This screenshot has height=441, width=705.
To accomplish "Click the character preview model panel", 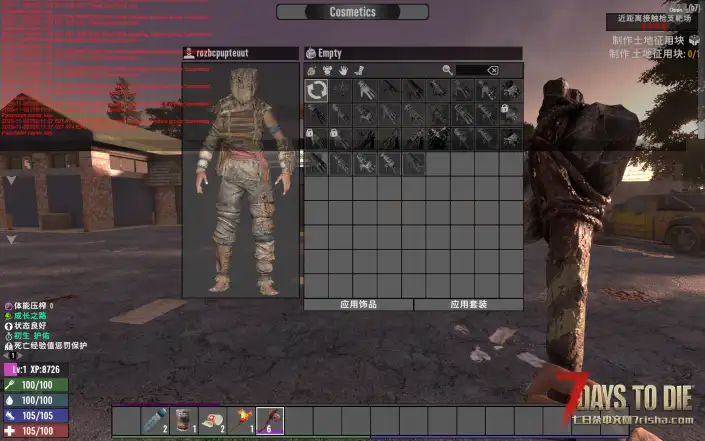I will click(x=240, y=180).
